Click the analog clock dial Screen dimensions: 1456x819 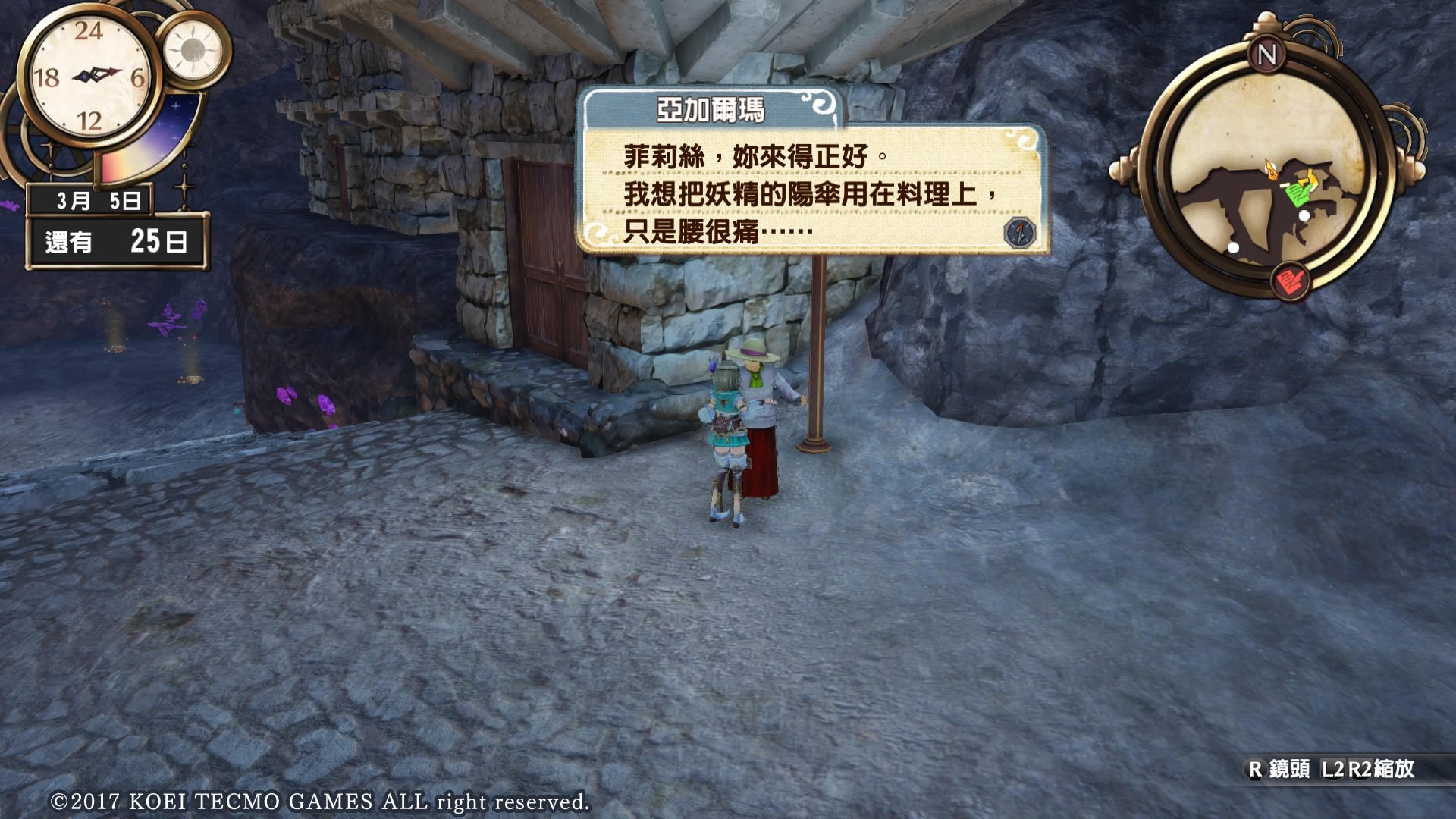click(89, 77)
